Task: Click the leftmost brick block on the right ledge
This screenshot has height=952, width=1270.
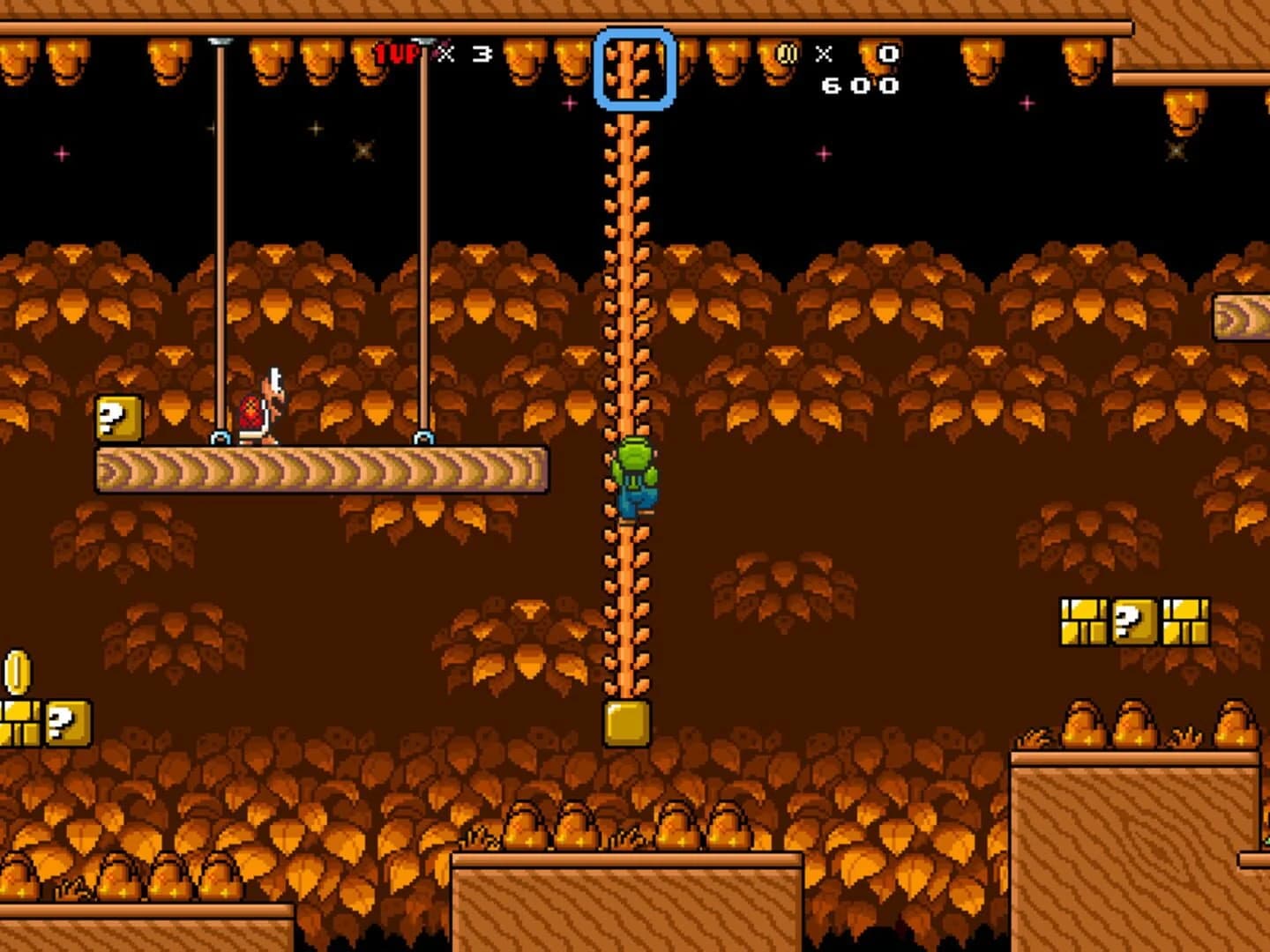Action: [1082, 621]
